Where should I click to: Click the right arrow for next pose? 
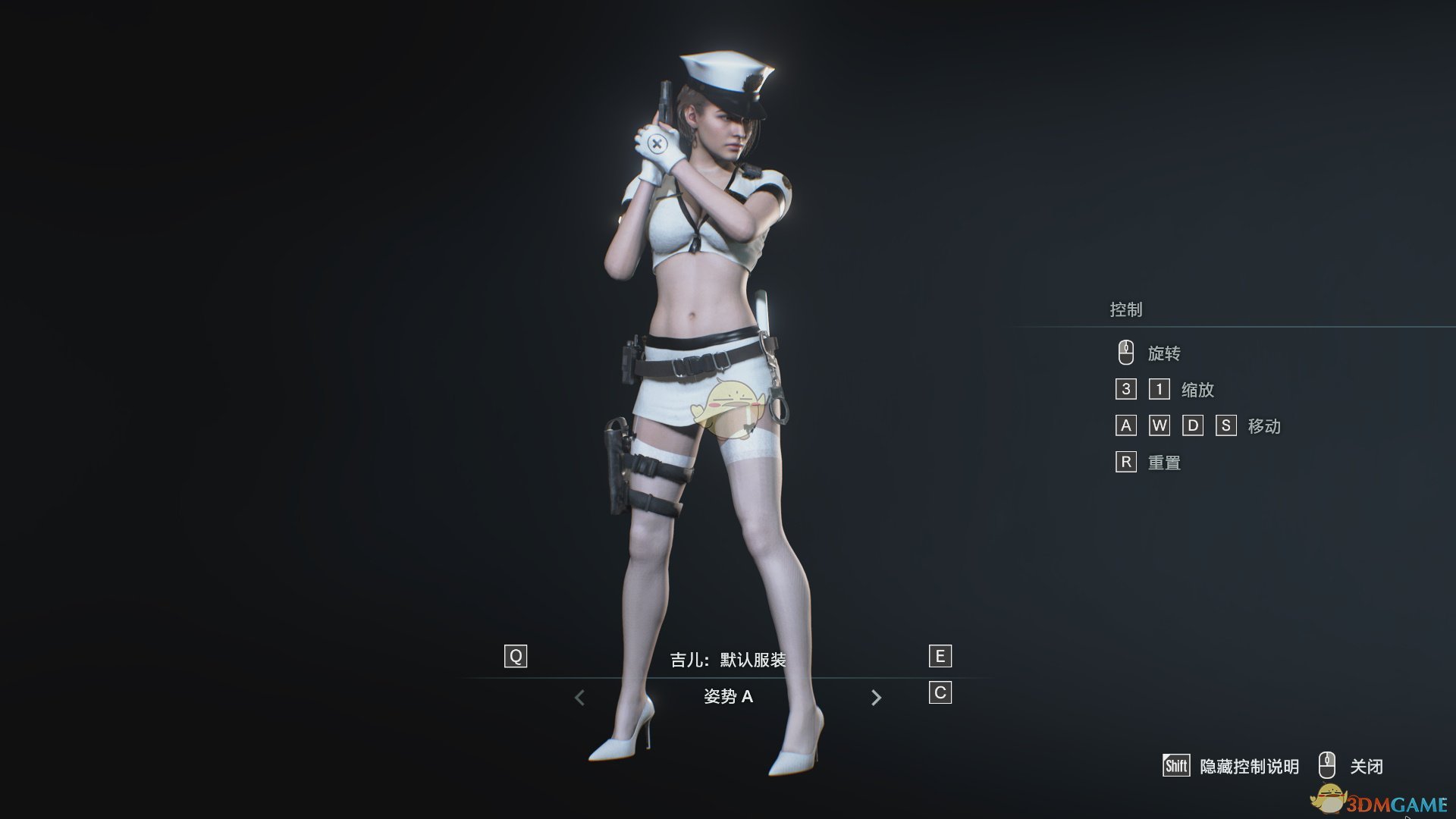(x=877, y=695)
